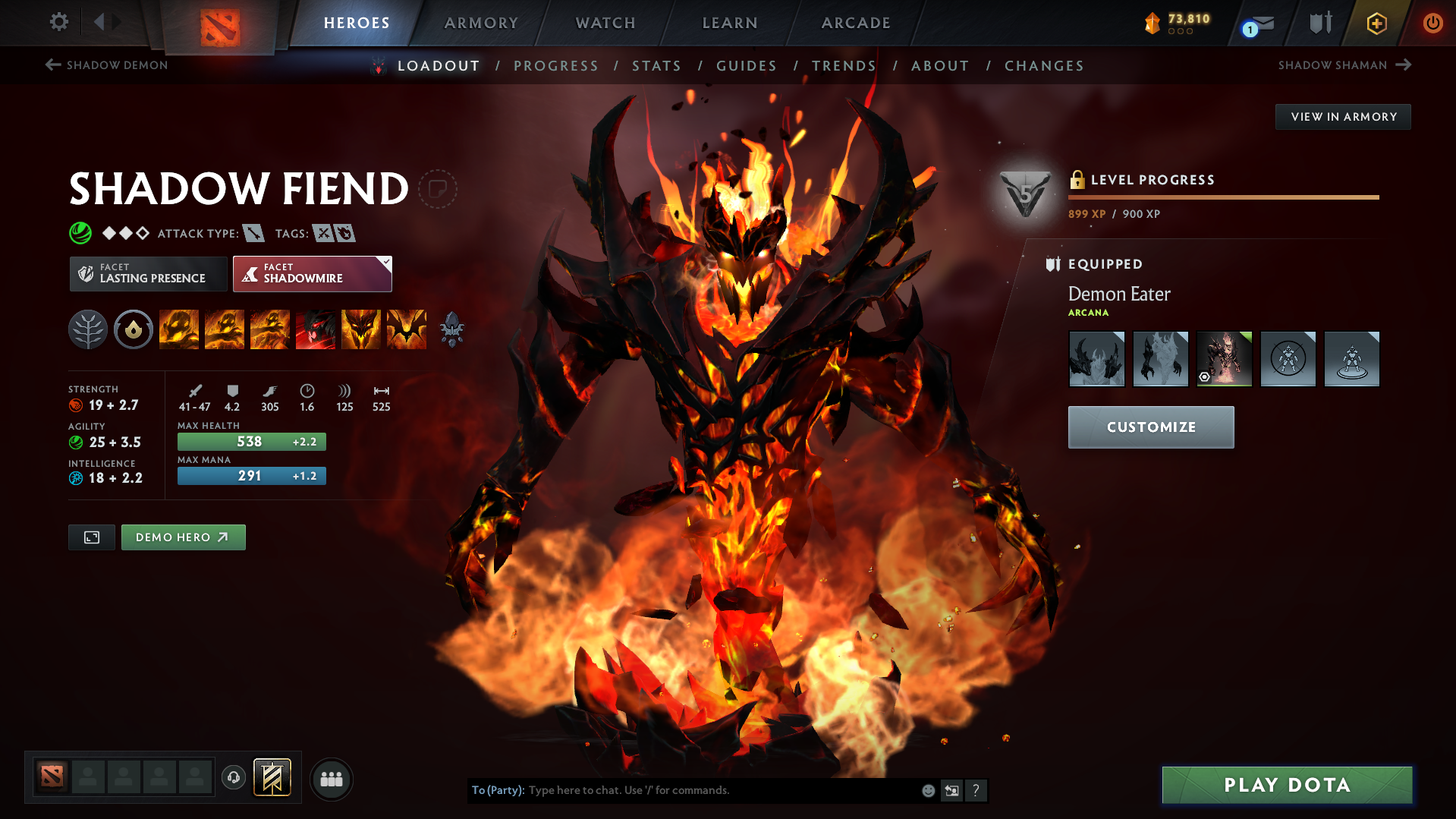Image resolution: width=1456 pixels, height=819 pixels.
Task: Show the Trends section
Action: point(844,66)
